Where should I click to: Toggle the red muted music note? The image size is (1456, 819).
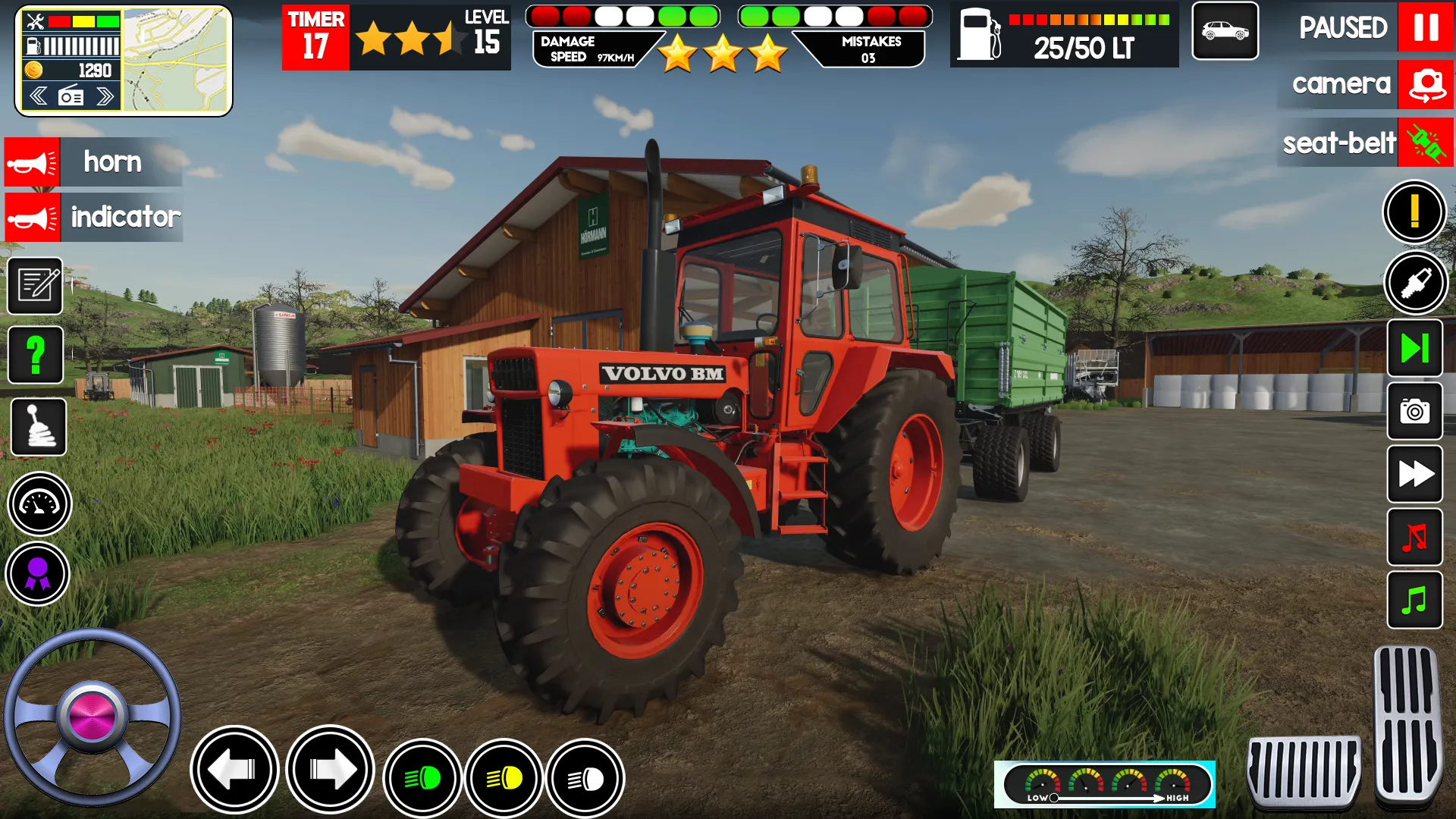[1414, 538]
